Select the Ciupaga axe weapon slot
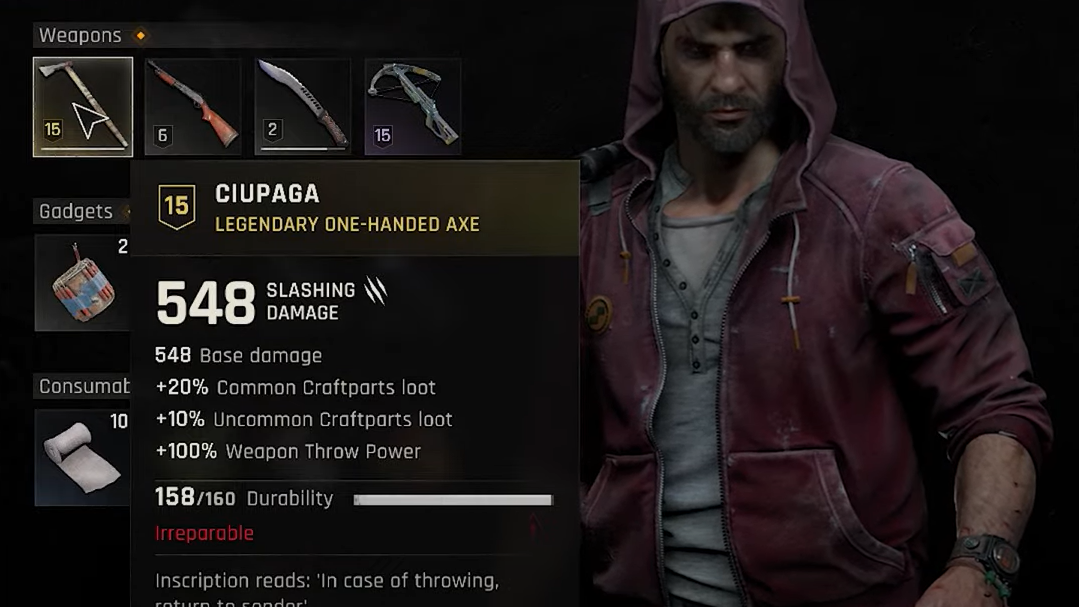This screenshot has height=607, width=1079. [83, 106]
